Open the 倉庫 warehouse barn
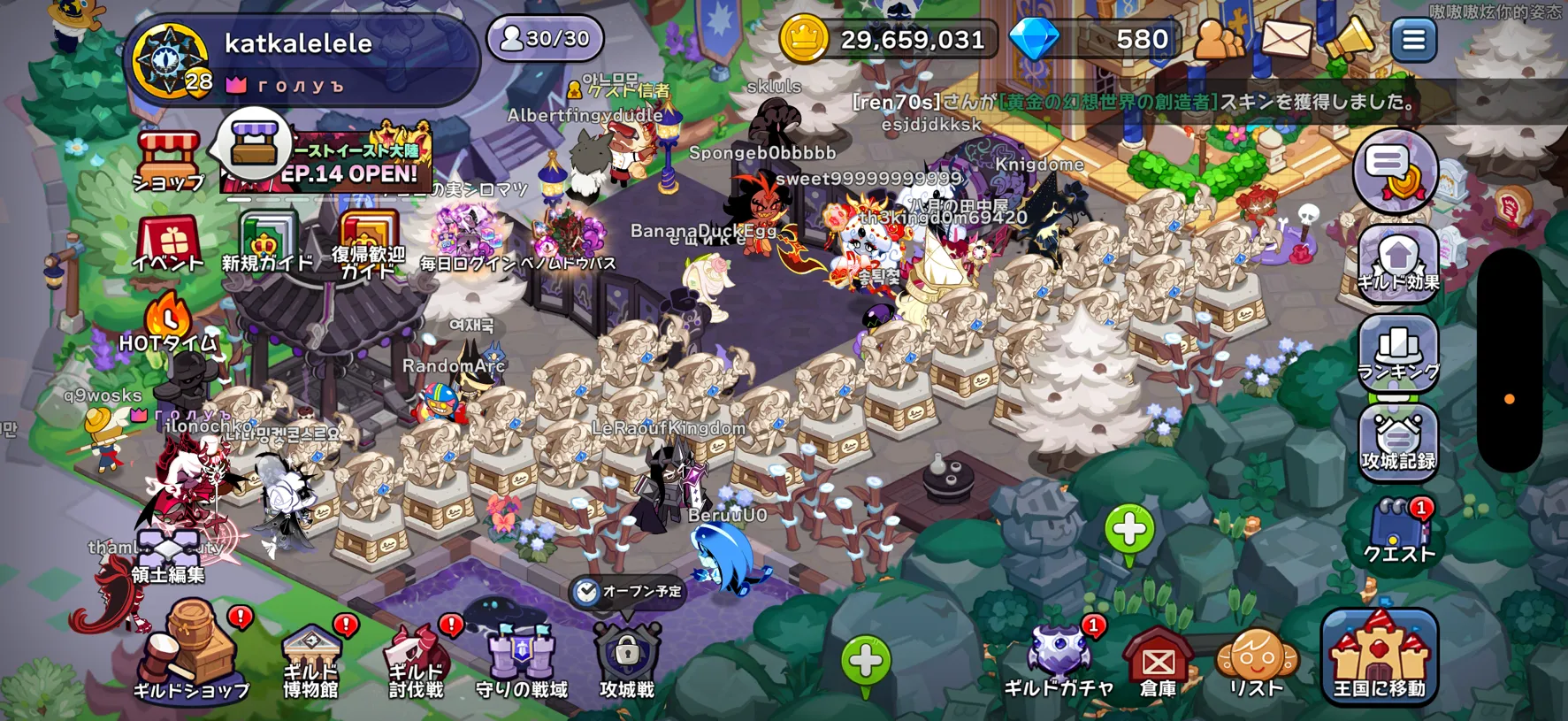 [x=1158, y=659]
